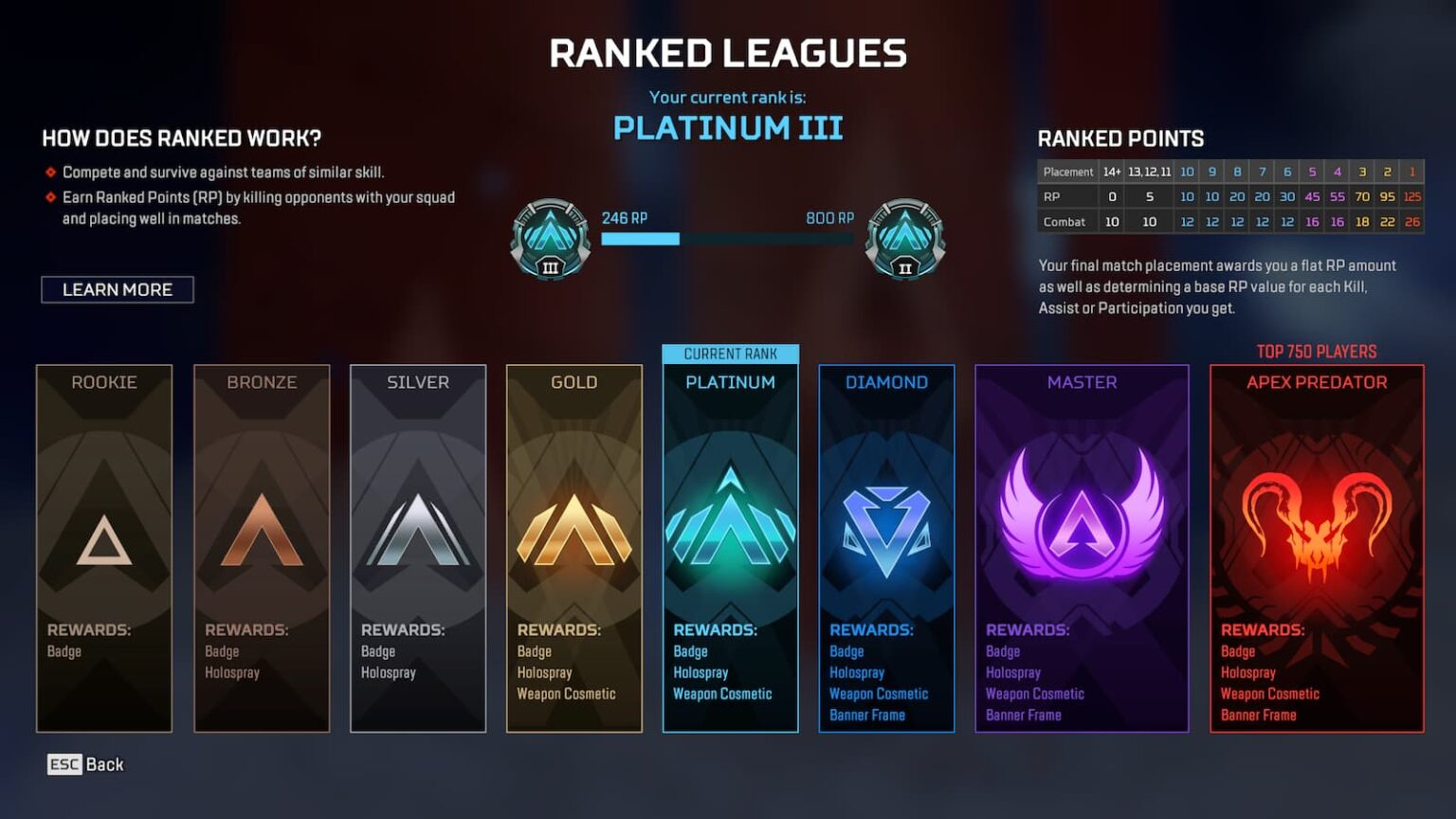Click the Learn More button

117,289
